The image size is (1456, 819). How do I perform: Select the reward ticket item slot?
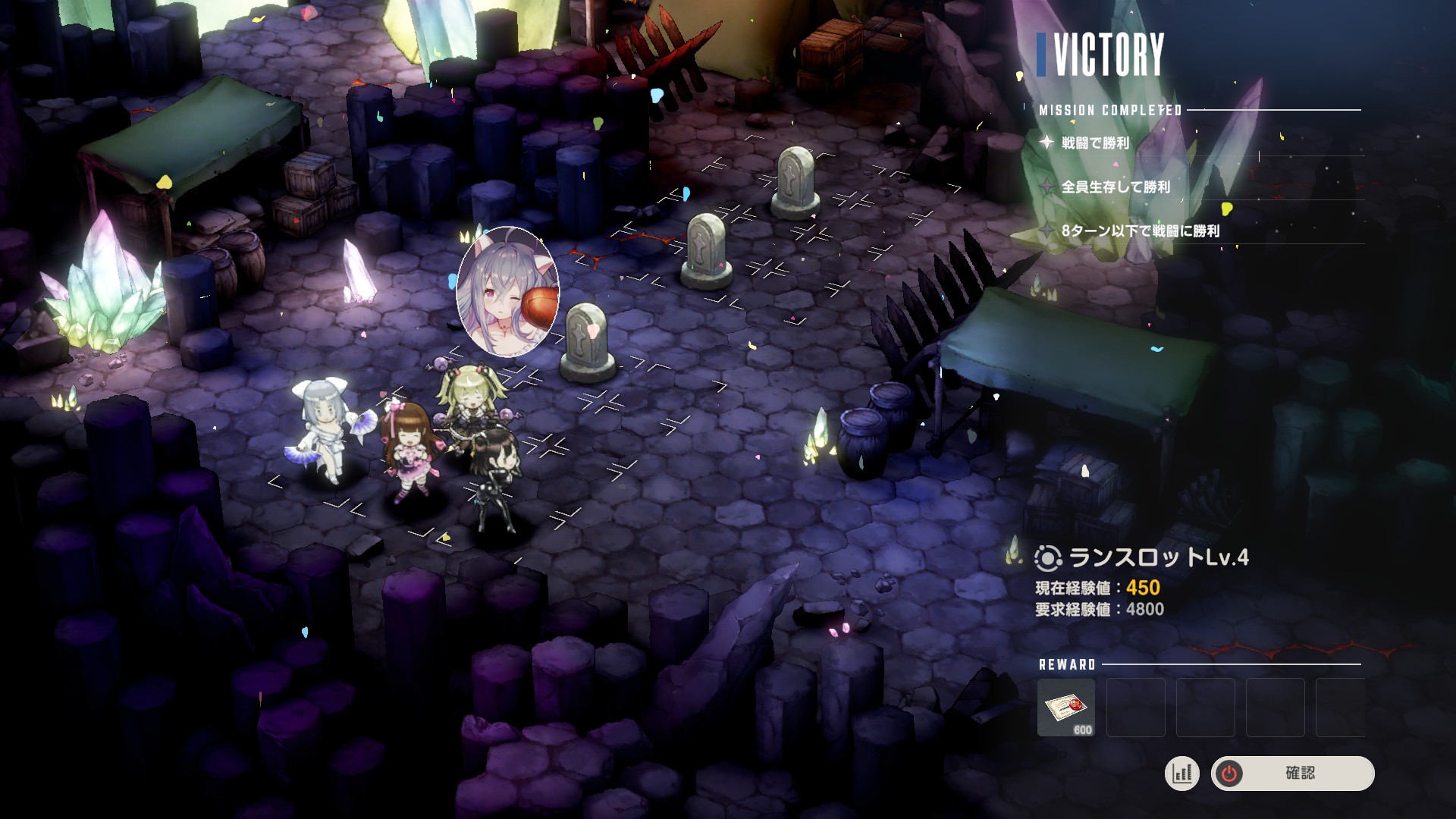(1065, 708)
